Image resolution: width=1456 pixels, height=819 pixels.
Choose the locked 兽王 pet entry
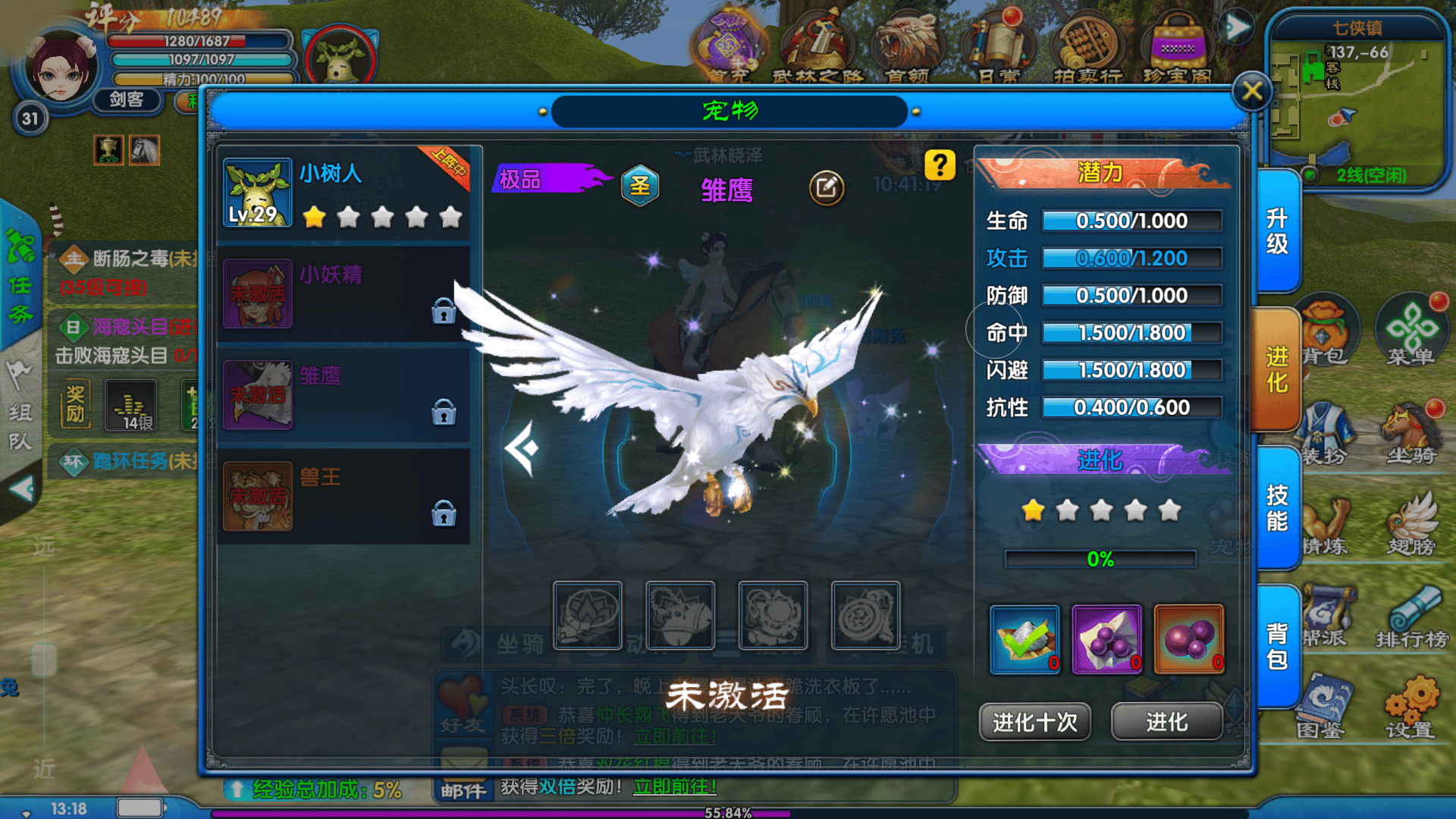(x=345, y=497)
